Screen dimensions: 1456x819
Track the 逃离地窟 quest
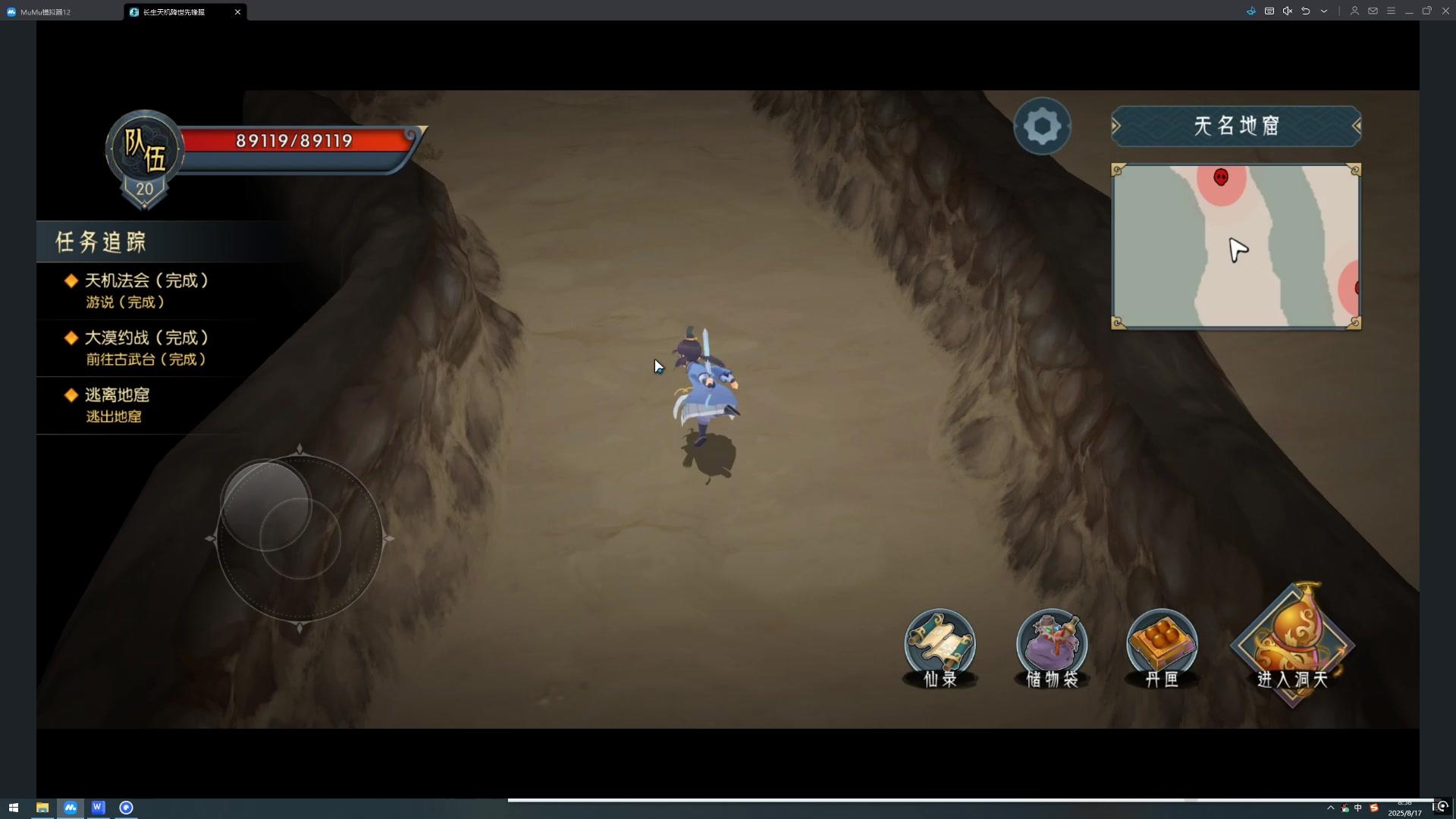(117, 405)
